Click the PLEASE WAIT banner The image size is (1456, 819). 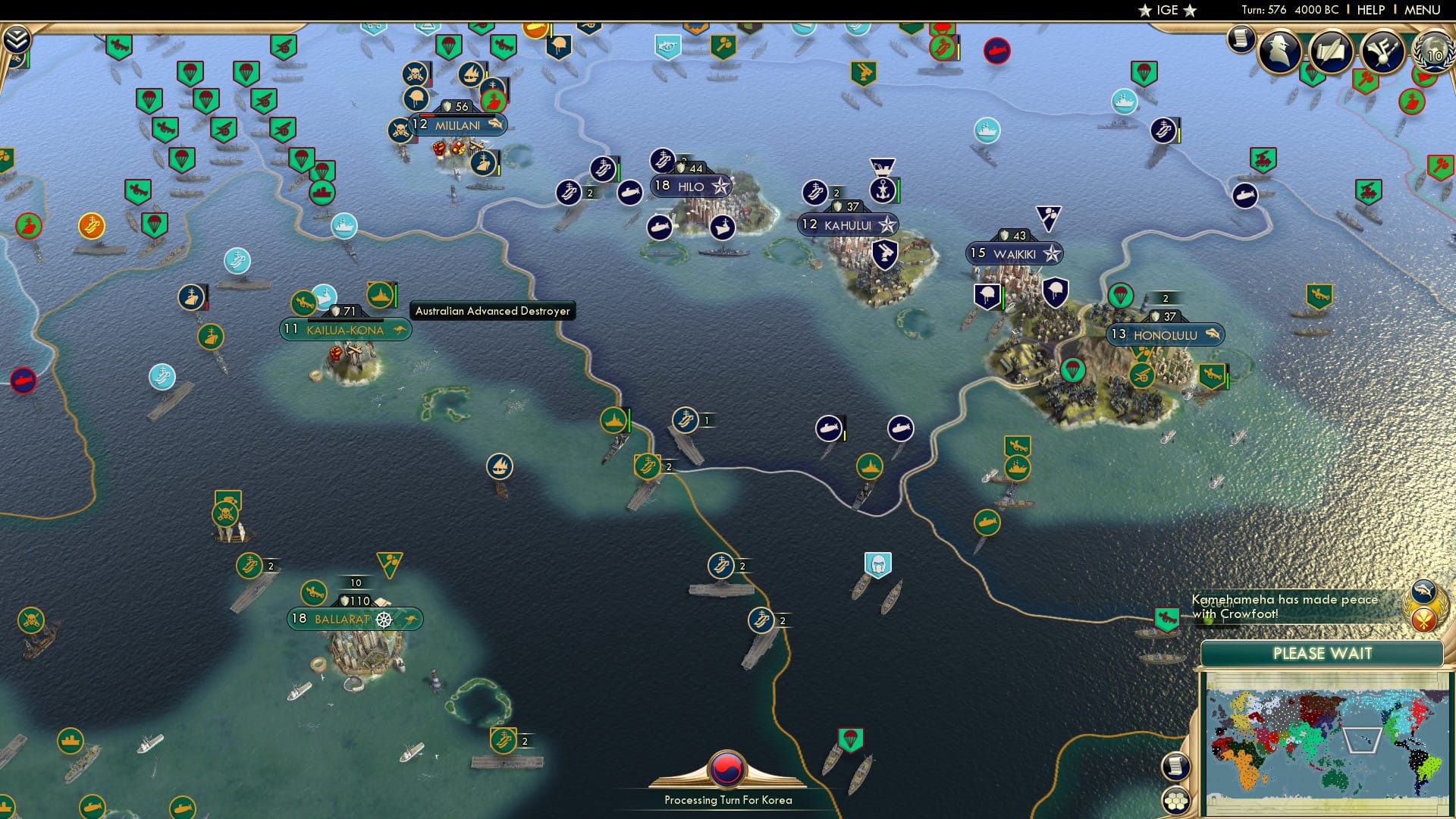pos(1323,653)
